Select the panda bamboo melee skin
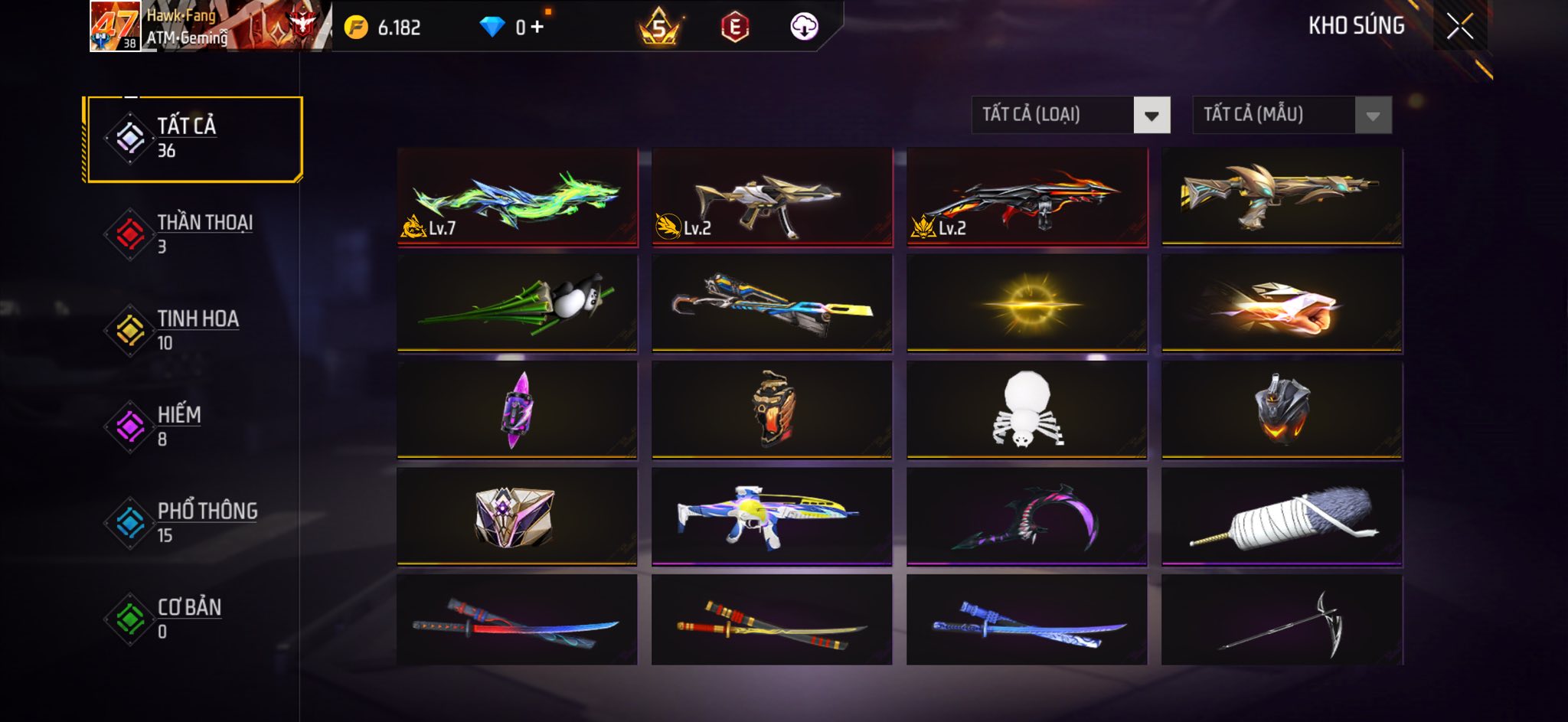Viewport: 1568px width, 722px height. click(x=518, y=304)
